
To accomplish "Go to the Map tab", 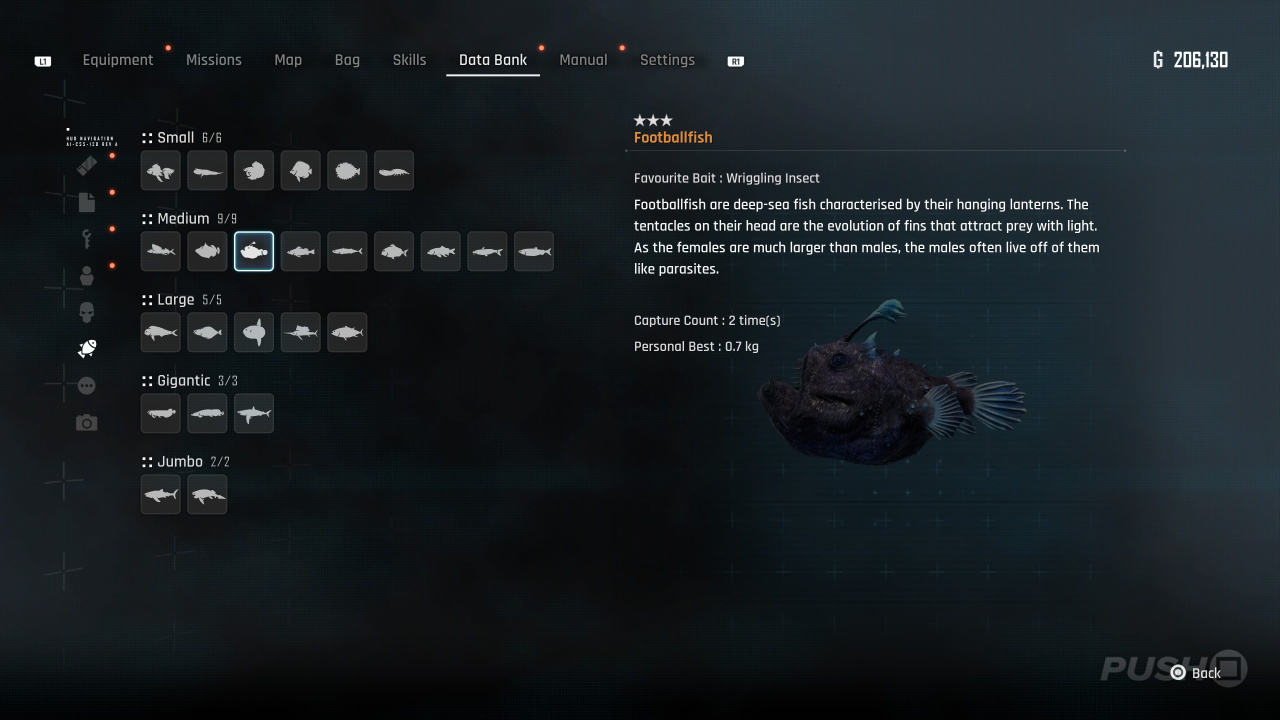I will tap(288, 60).
